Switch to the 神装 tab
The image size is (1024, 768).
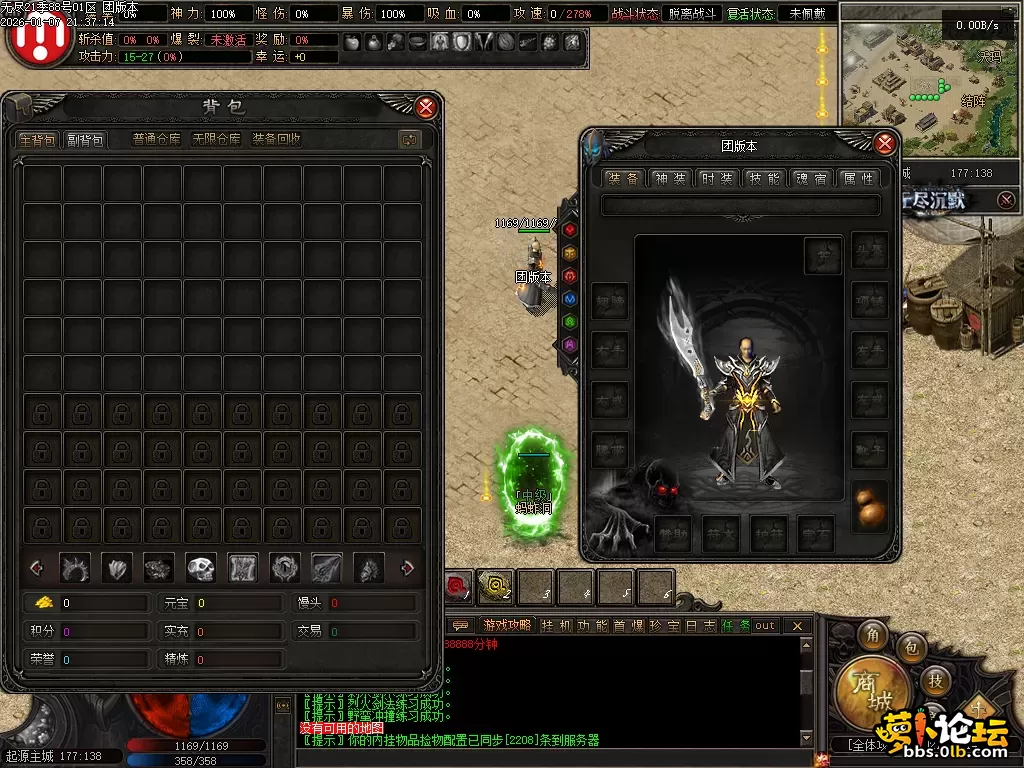(x=670, y=179)
